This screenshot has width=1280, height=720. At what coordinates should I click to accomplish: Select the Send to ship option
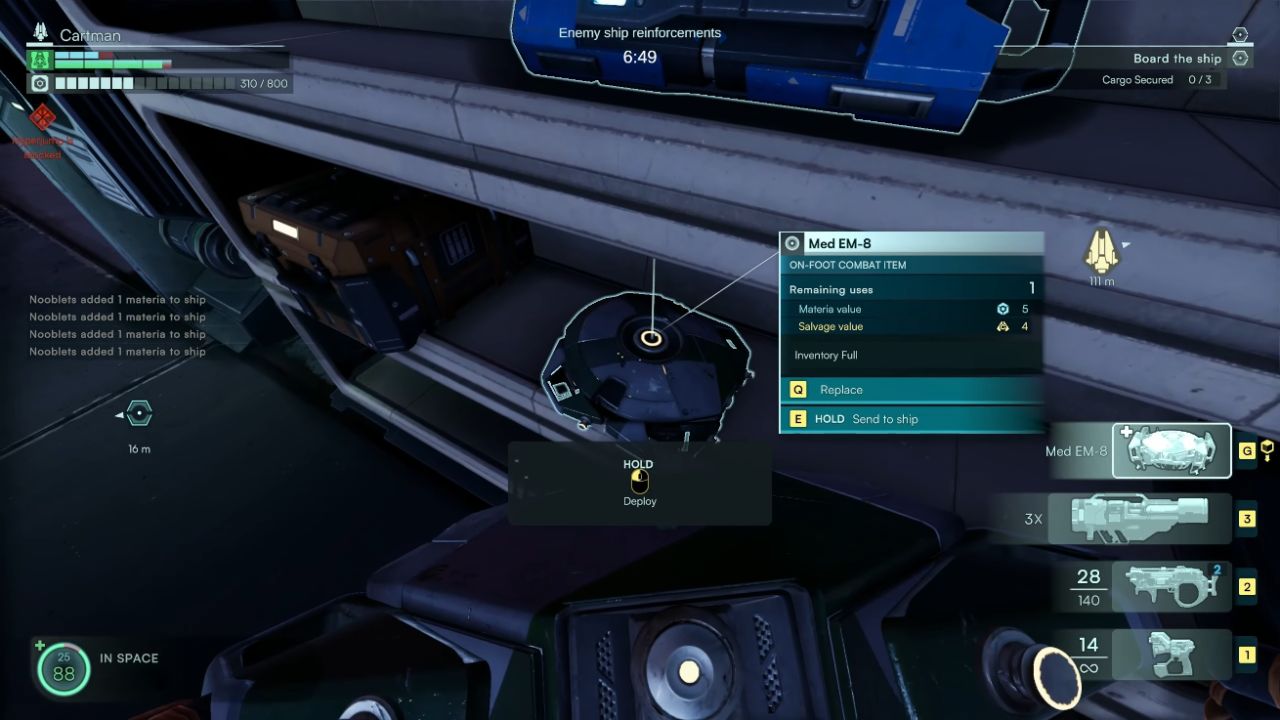910,419
